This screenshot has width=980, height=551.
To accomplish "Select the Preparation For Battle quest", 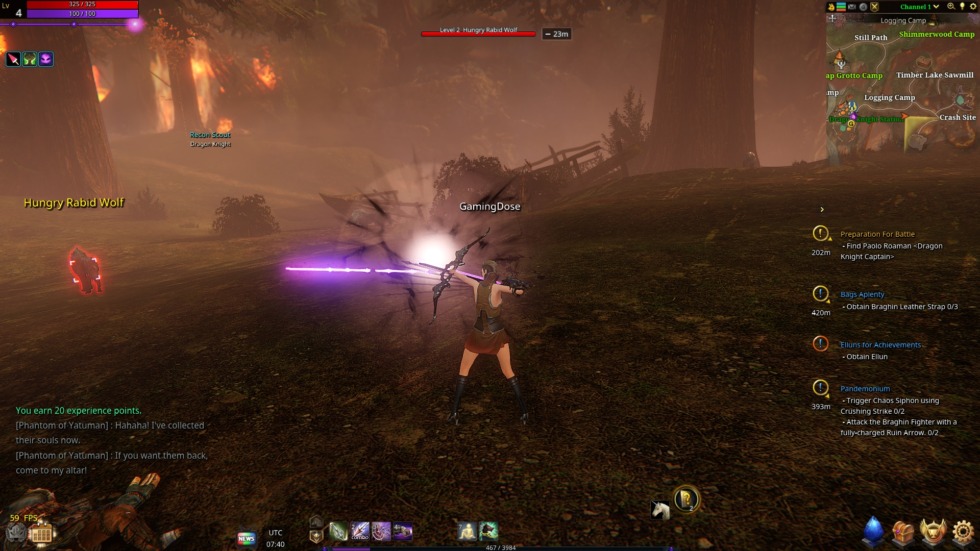I will point(877,234).
